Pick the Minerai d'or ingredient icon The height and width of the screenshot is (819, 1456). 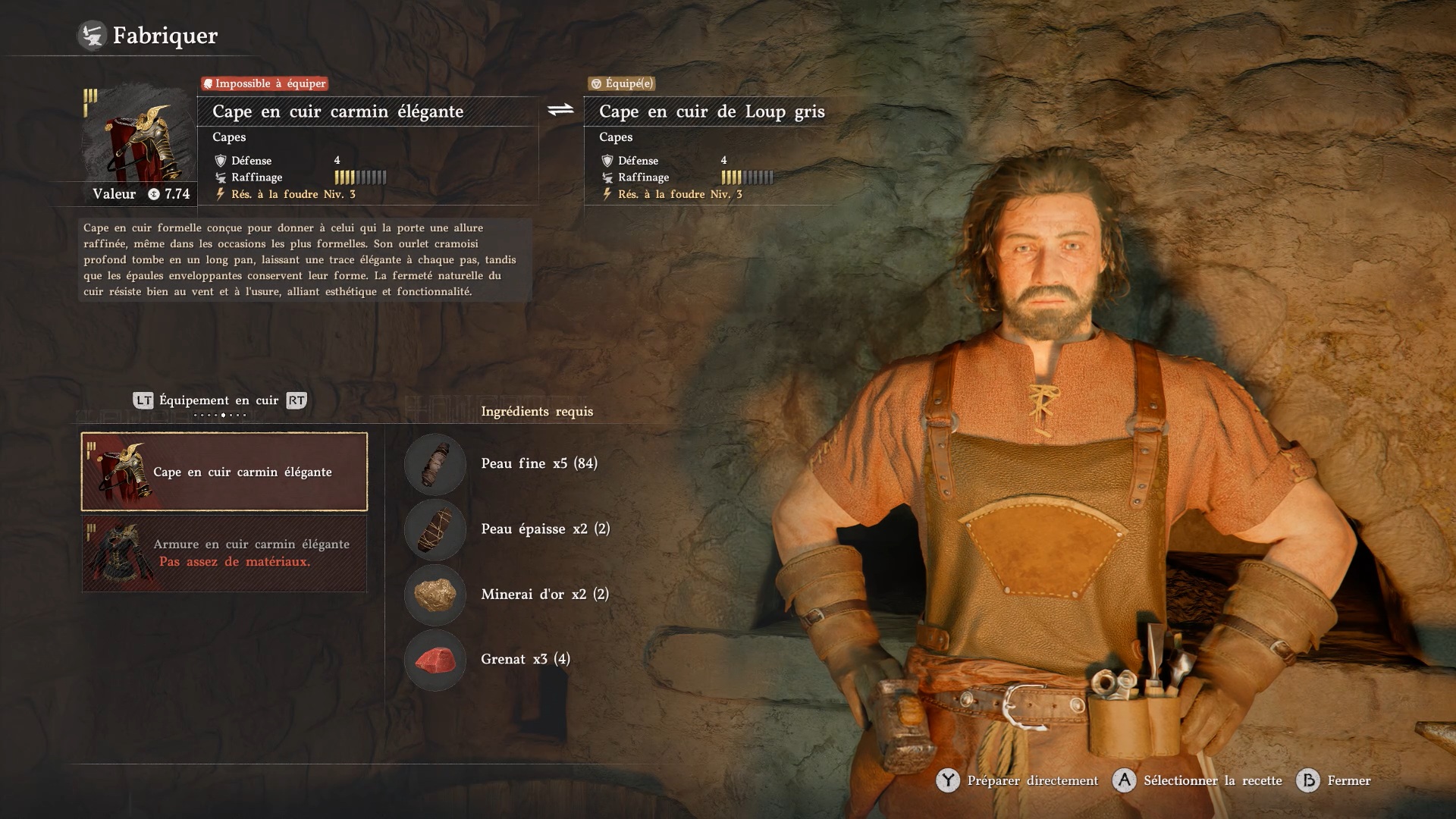(x=435, y=595)
